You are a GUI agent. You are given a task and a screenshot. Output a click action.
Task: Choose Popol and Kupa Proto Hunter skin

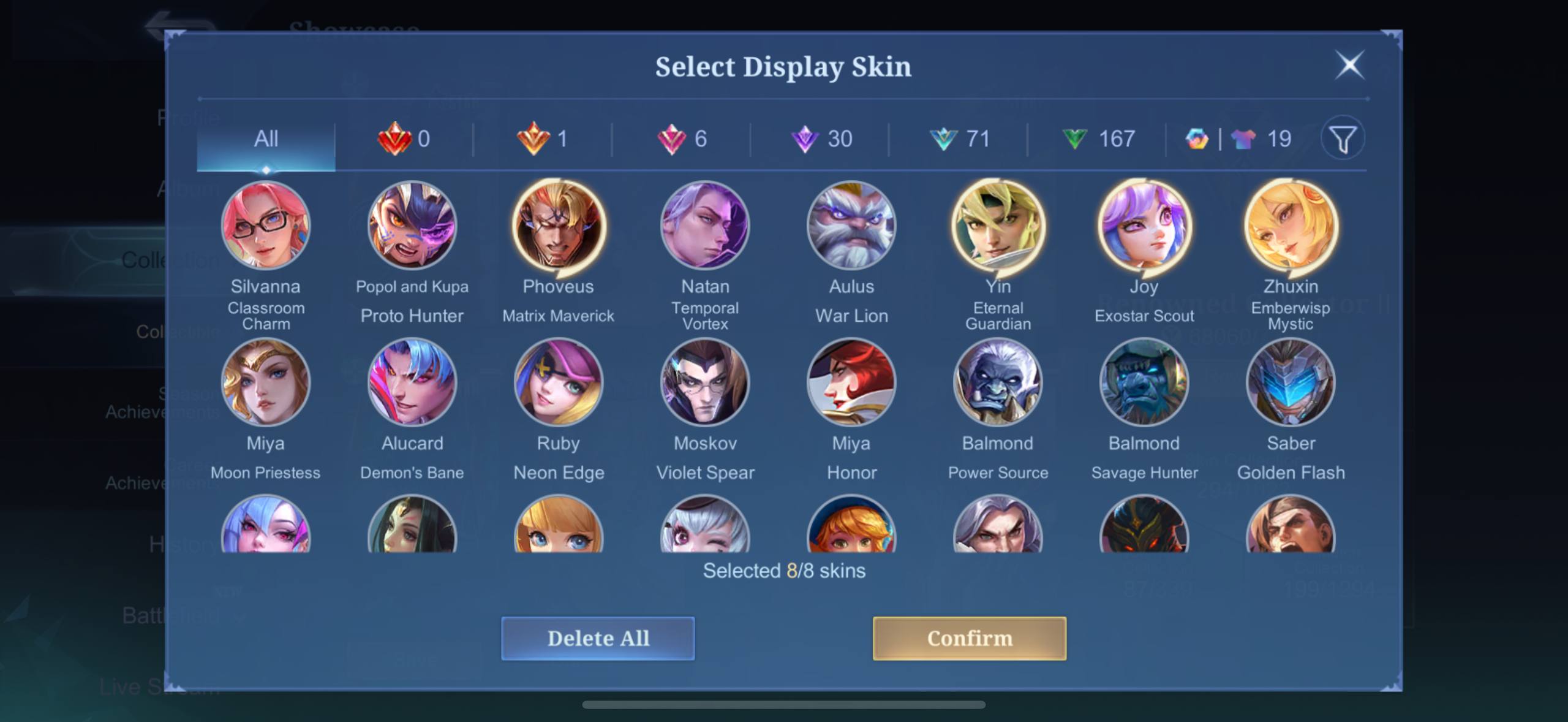(x=412, y=226)
